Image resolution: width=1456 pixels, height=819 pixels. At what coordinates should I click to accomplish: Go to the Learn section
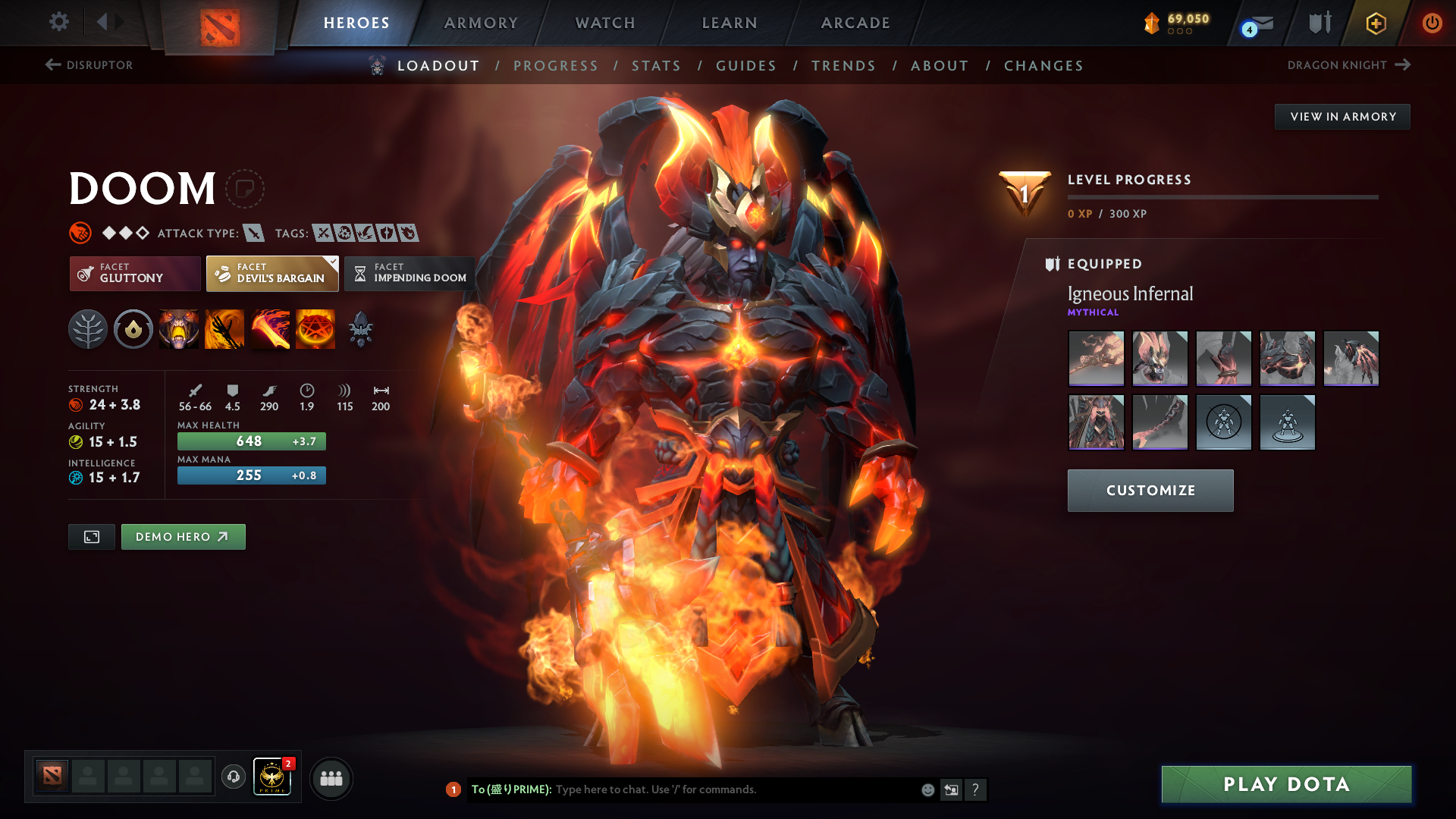point(730,23)
